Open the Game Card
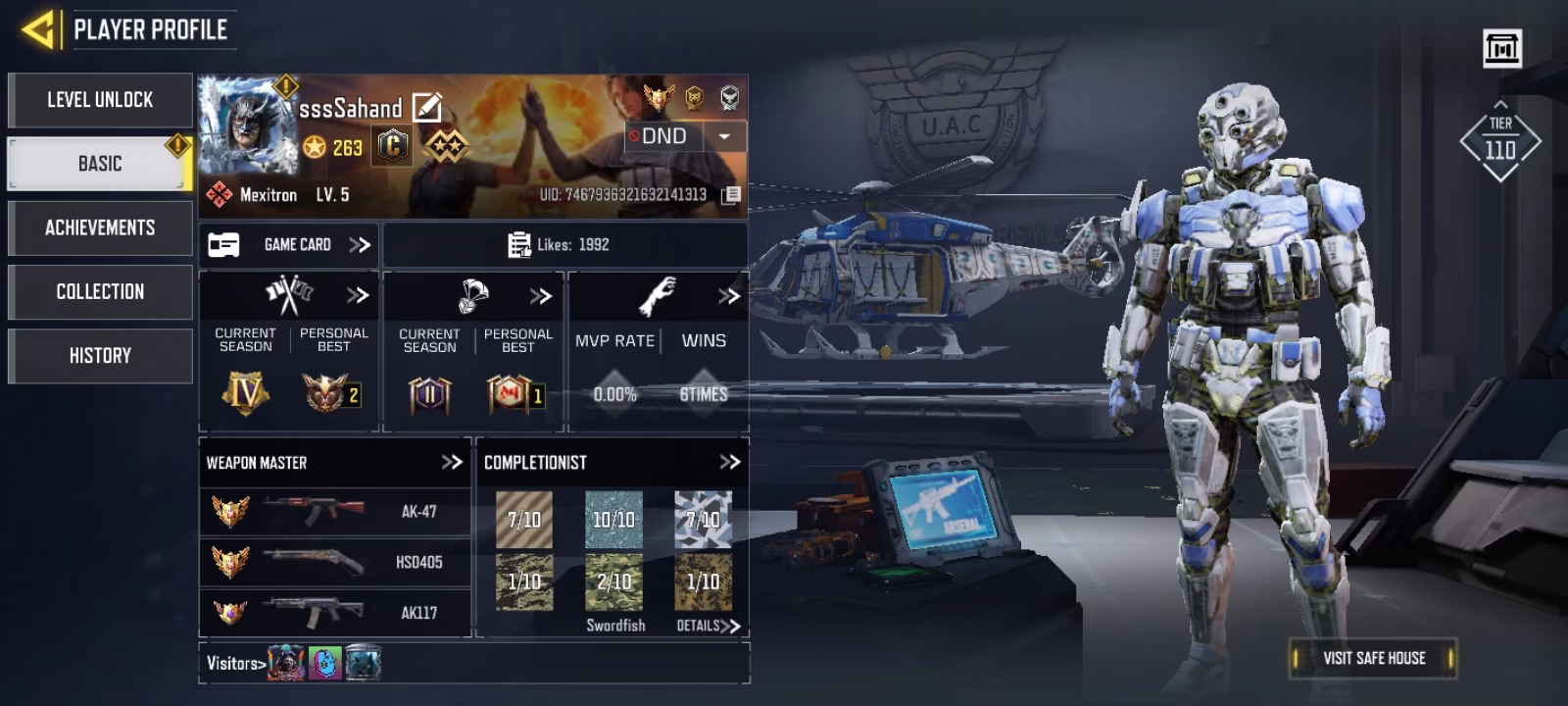 tap(289, 244)
